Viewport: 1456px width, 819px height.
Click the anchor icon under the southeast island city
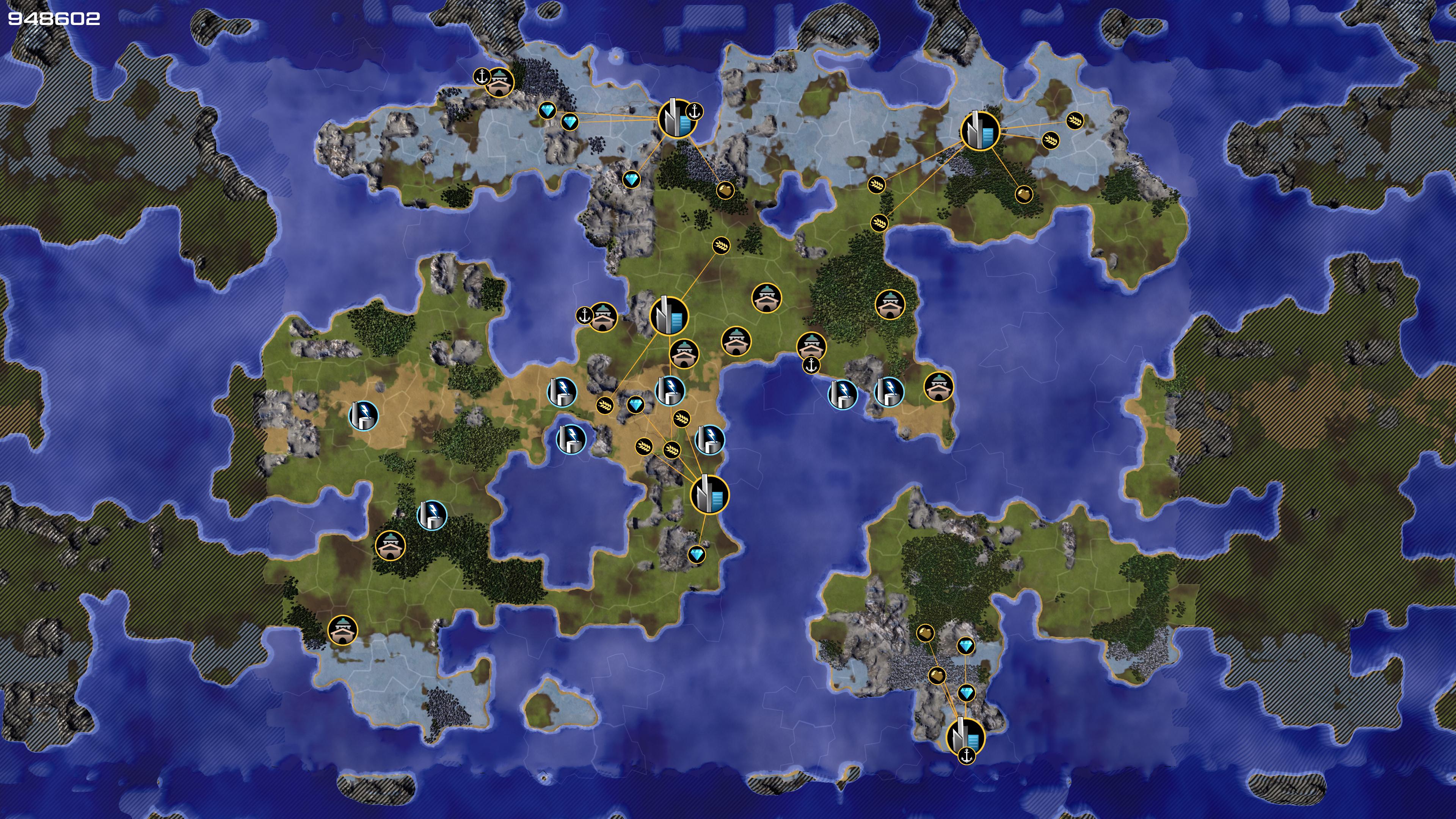966,755
